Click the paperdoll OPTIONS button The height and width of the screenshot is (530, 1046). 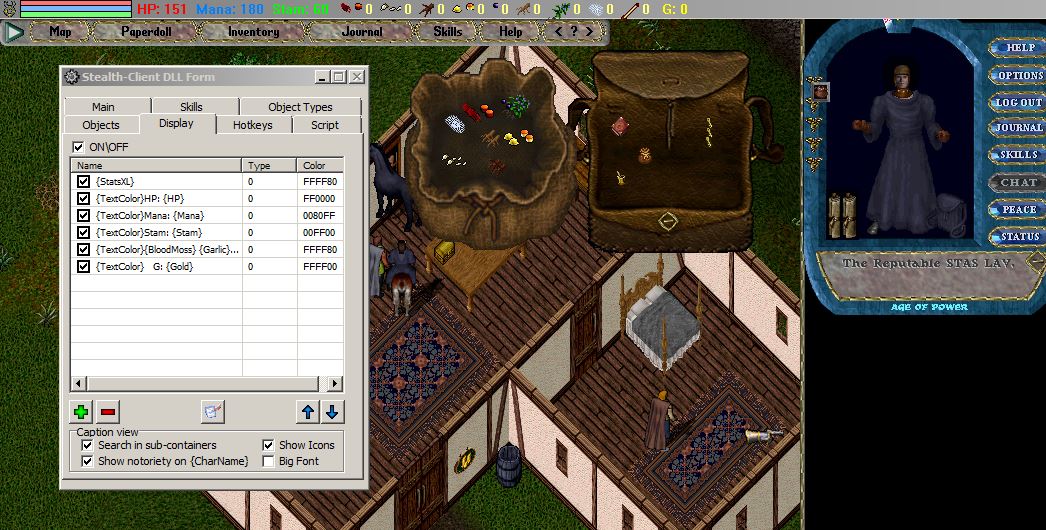(1019, 75)
